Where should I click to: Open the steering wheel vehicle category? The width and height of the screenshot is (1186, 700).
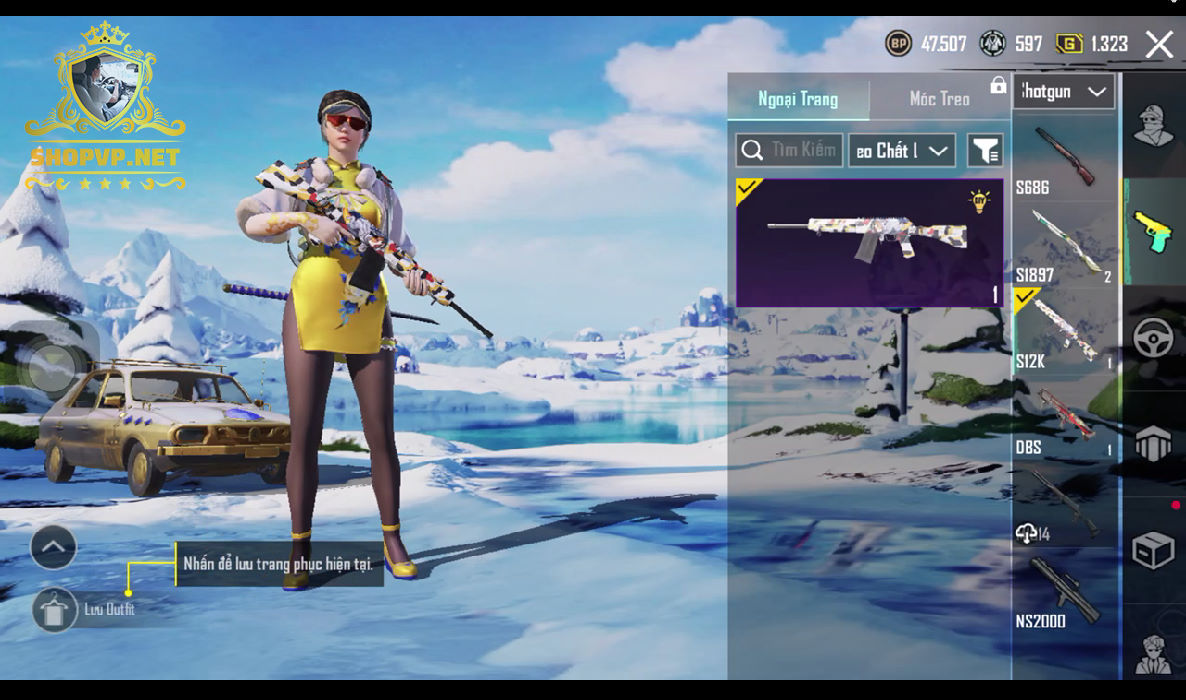tap(1153, 338)
